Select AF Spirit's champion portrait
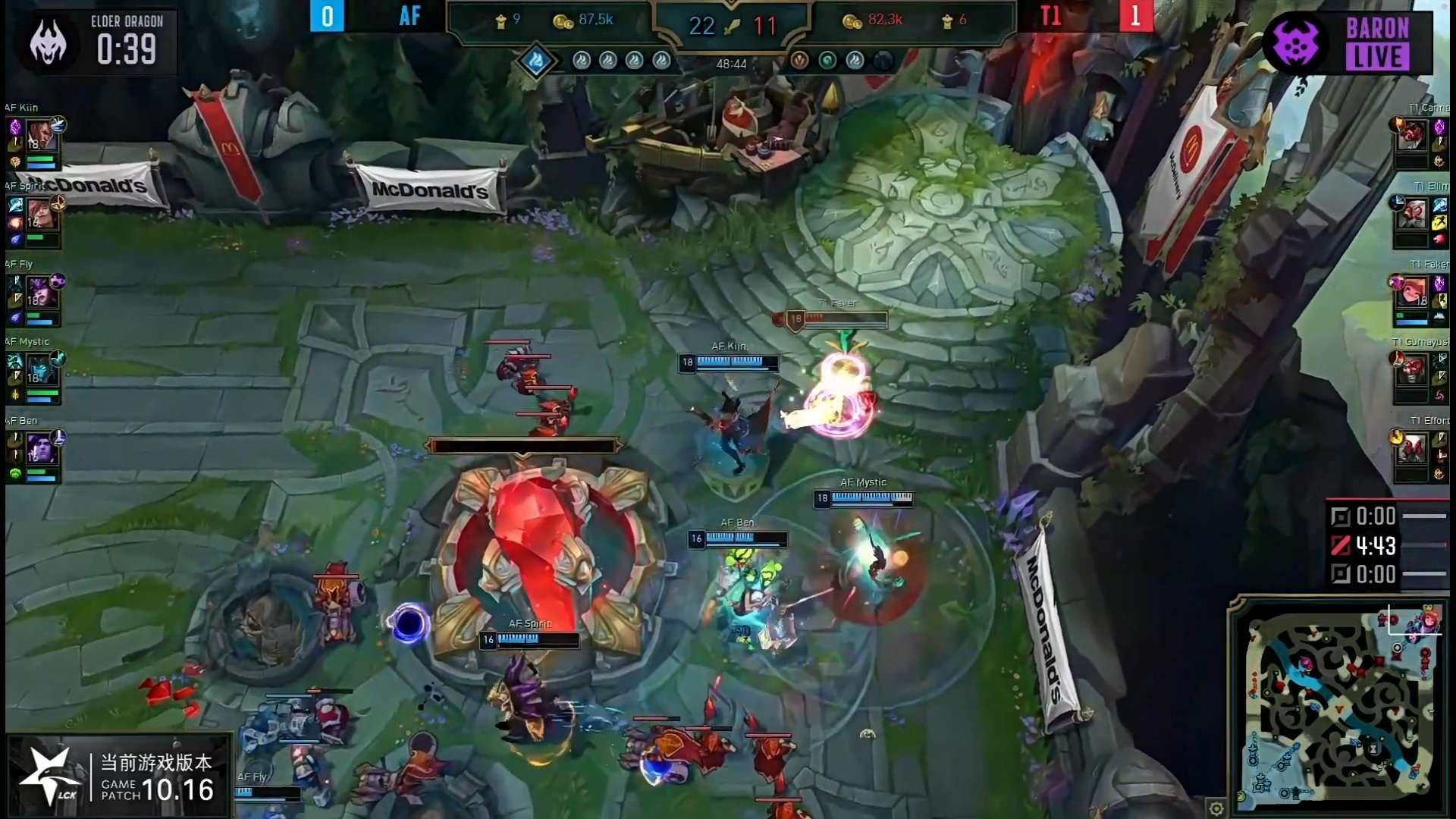The width and height of the screenshot is (1456, 819). (x=41, y=214)
